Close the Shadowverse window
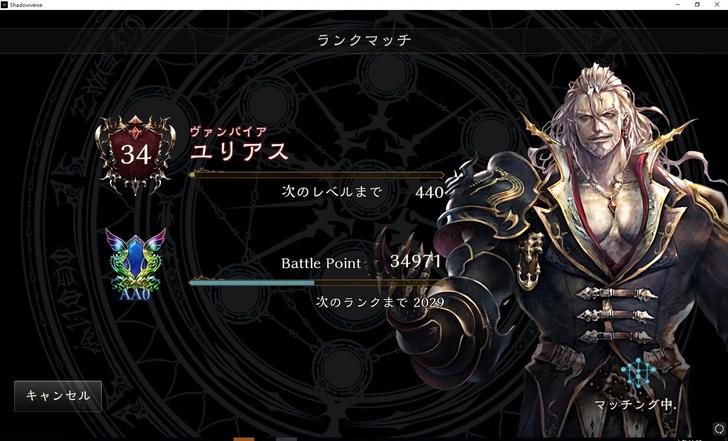The width and height of the screenshot is (728, 441). coord(717,5)
